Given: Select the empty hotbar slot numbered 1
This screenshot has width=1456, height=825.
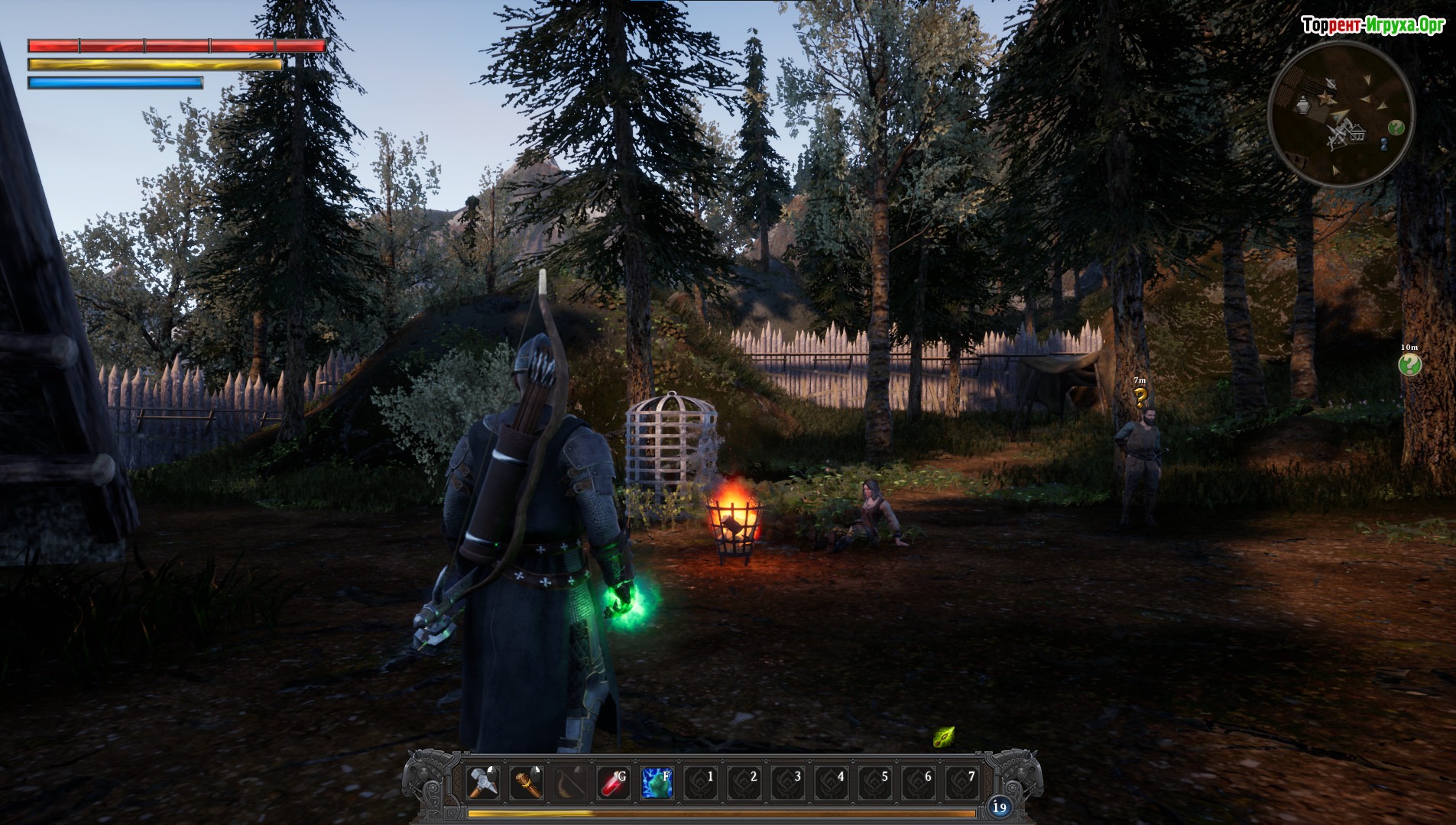Looking at the screenshot, I should 702,783.
